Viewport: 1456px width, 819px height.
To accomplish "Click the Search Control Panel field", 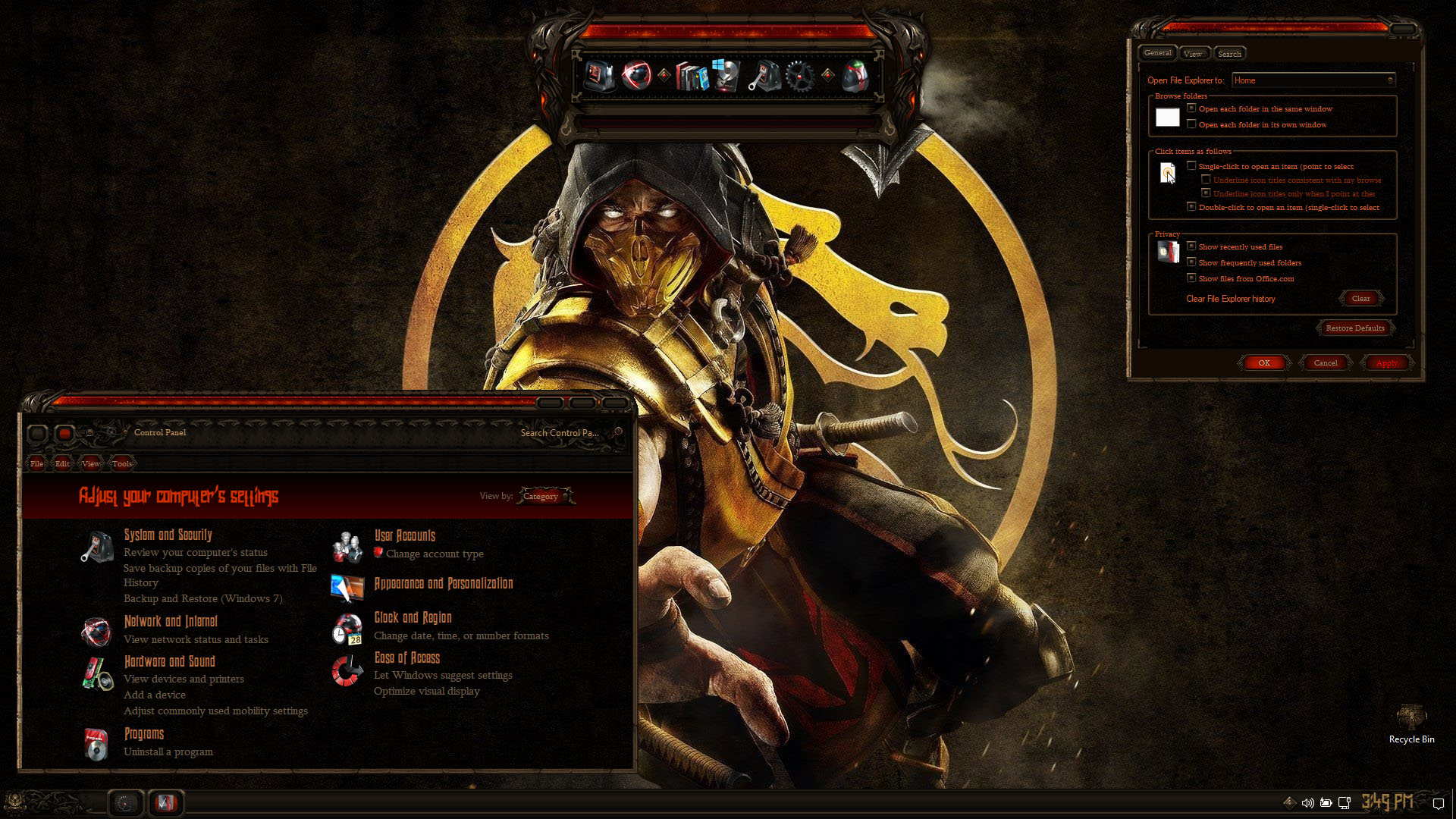I will coord(560,433).
